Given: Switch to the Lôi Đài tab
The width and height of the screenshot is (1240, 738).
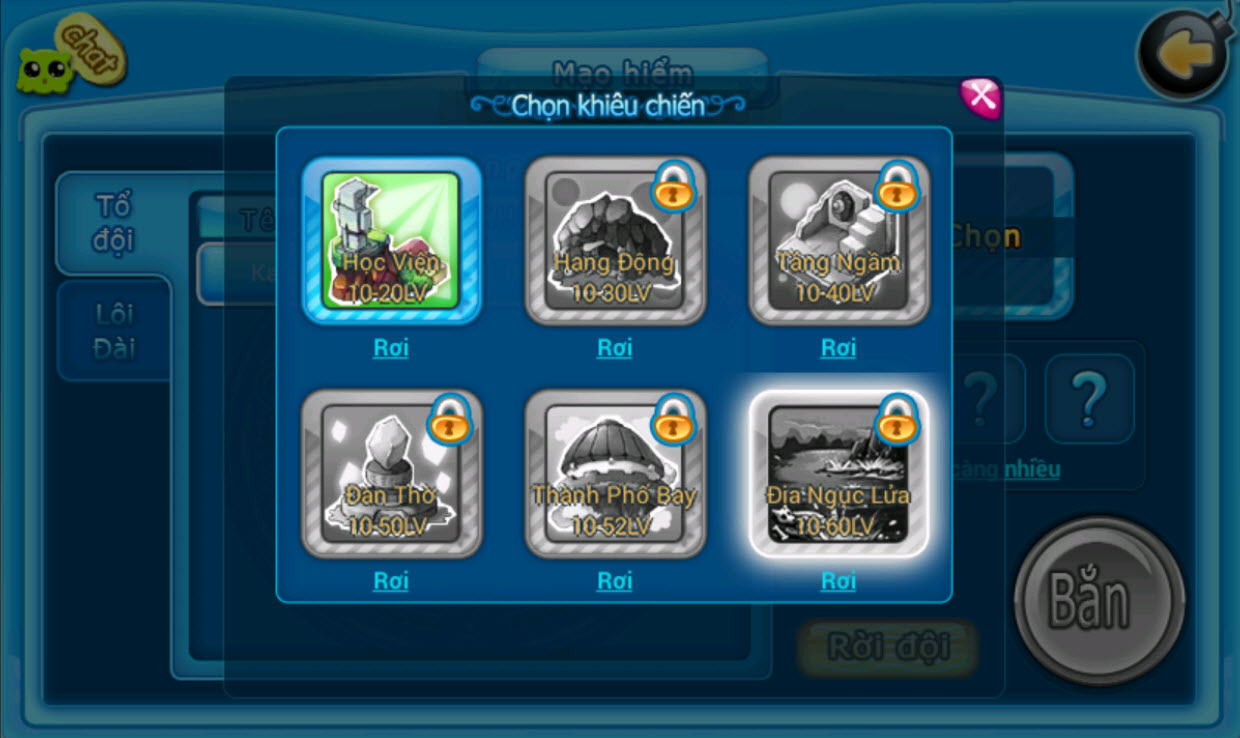Looking at the screenshot, I should (x=115, y=331).
